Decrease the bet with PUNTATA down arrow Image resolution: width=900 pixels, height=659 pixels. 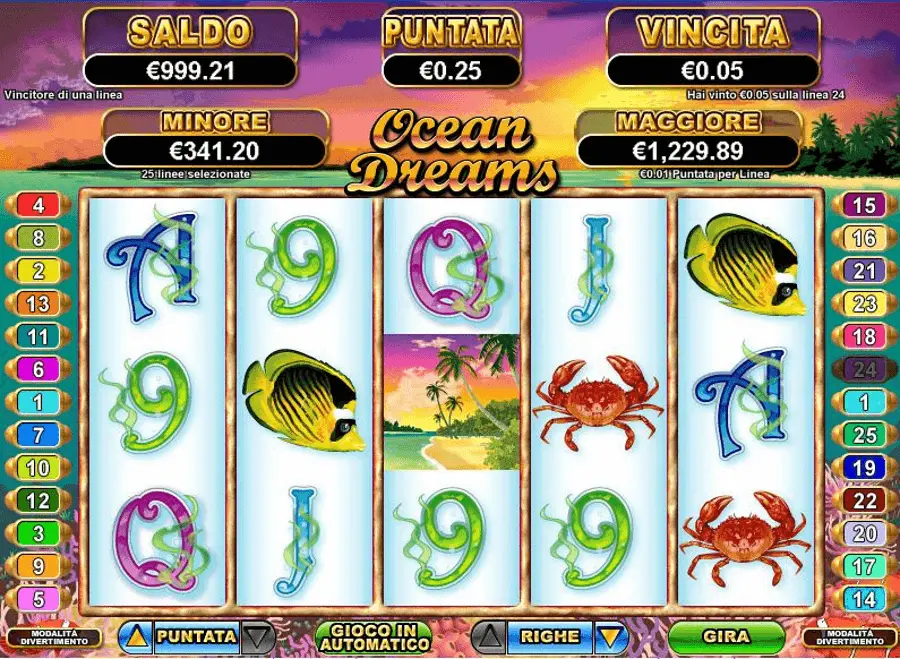click(257, 636)
